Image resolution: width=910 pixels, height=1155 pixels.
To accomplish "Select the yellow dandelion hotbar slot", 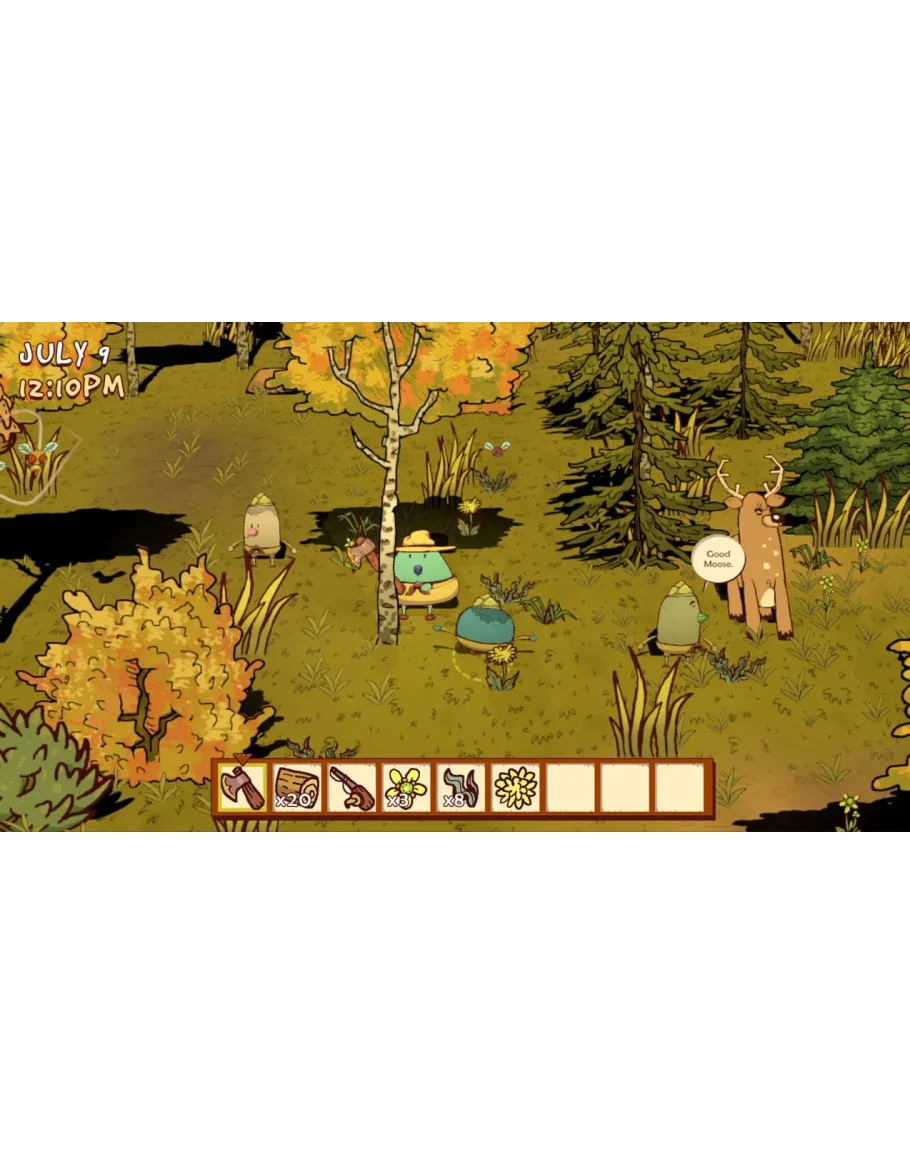I will click(516, 788).
